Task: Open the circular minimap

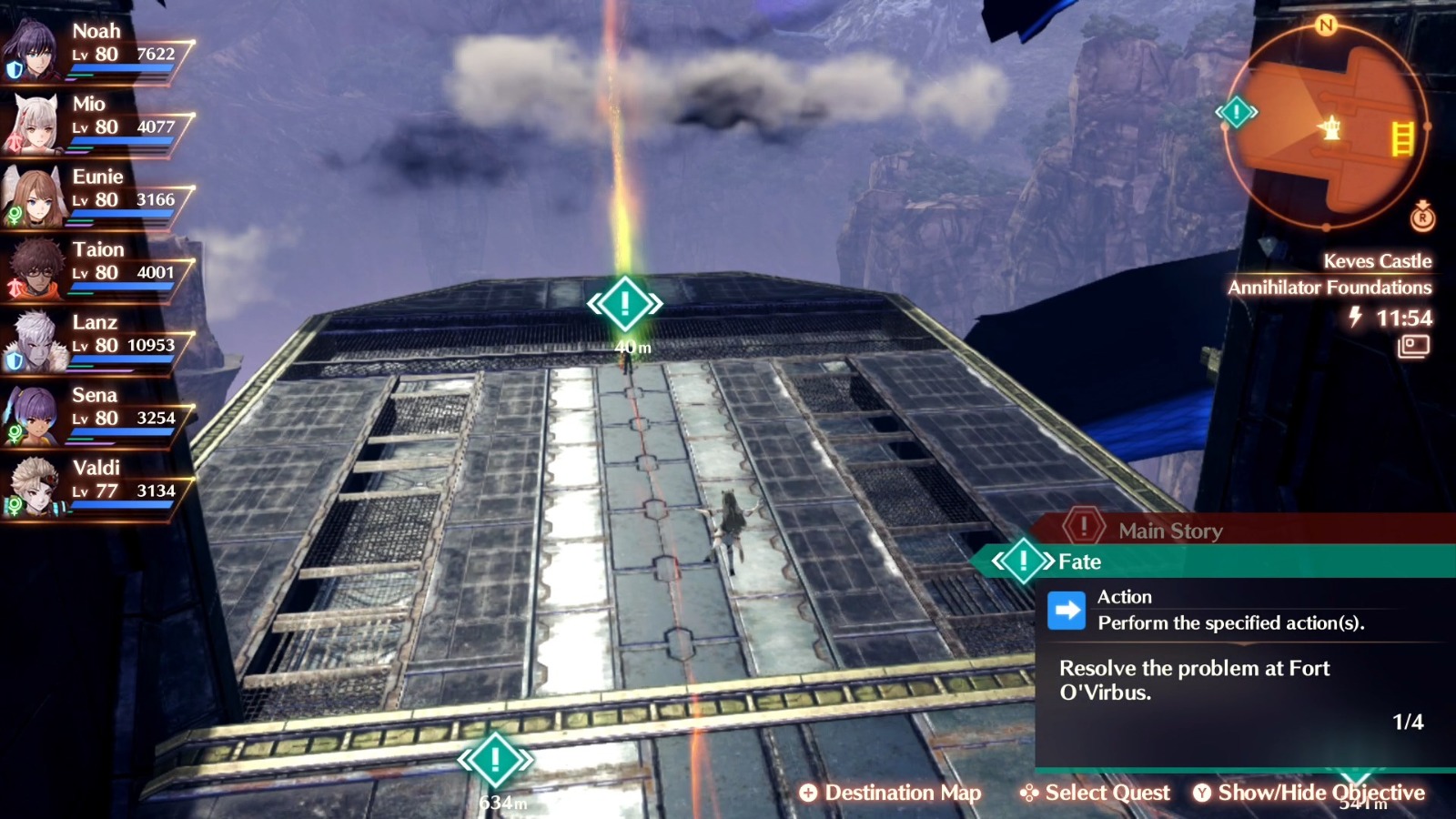Action: pyautogui.click(x=1327, y=126)
